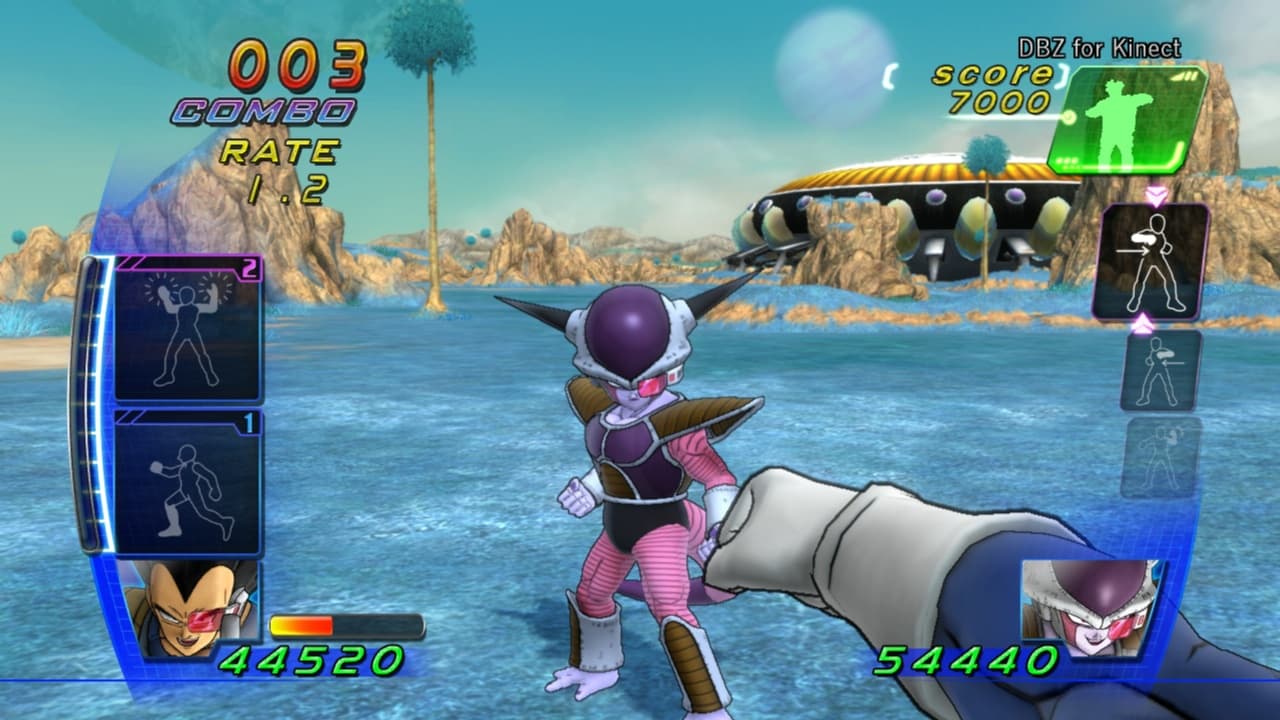This screenshot has height=720, width=1280.
Task: Click the signal strength bars on the Kinect panel
Action: pos(1185,74)
